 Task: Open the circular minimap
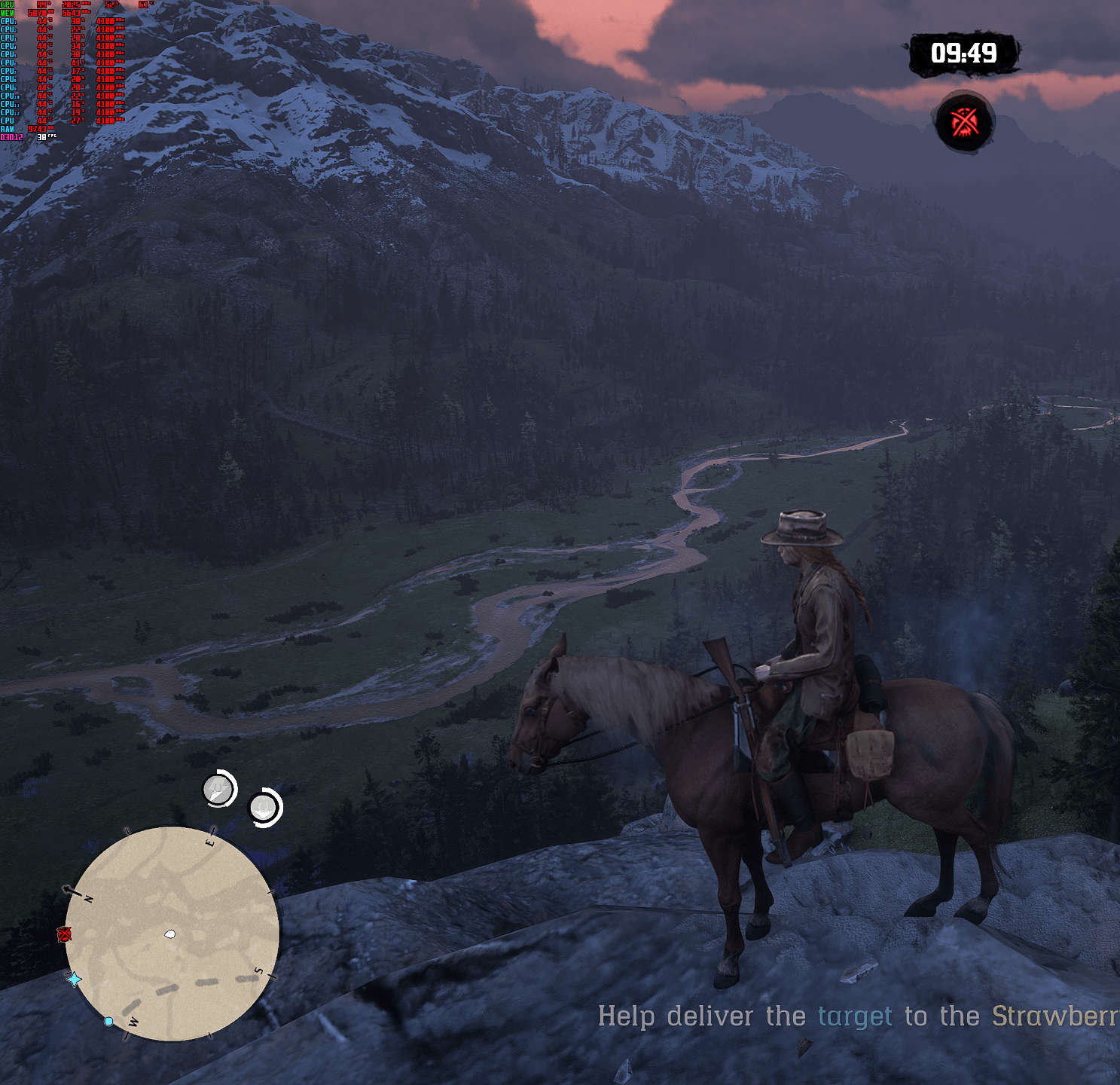click(172, 934)
